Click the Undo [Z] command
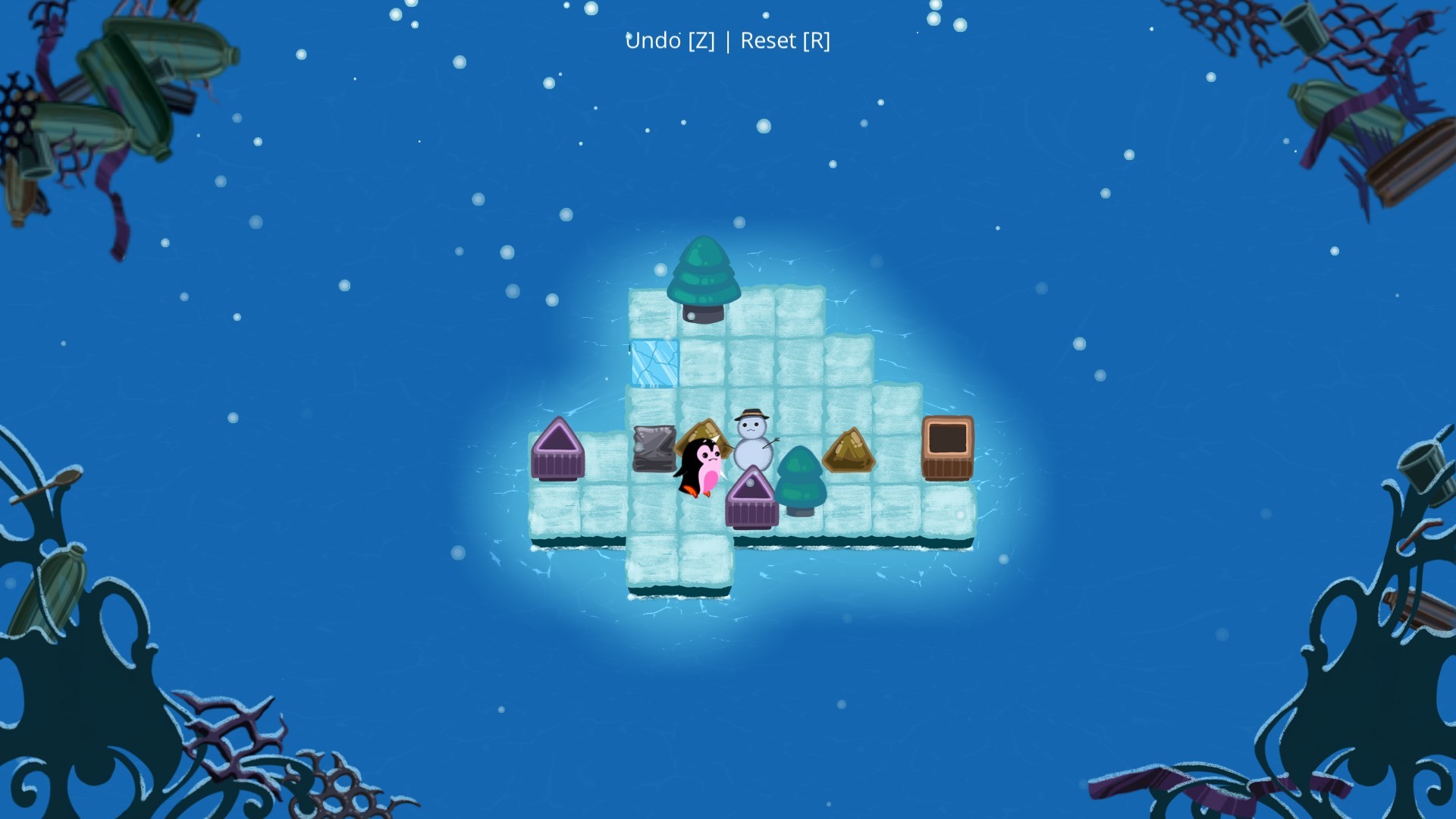1456x819 pixels. click(670, 41)
